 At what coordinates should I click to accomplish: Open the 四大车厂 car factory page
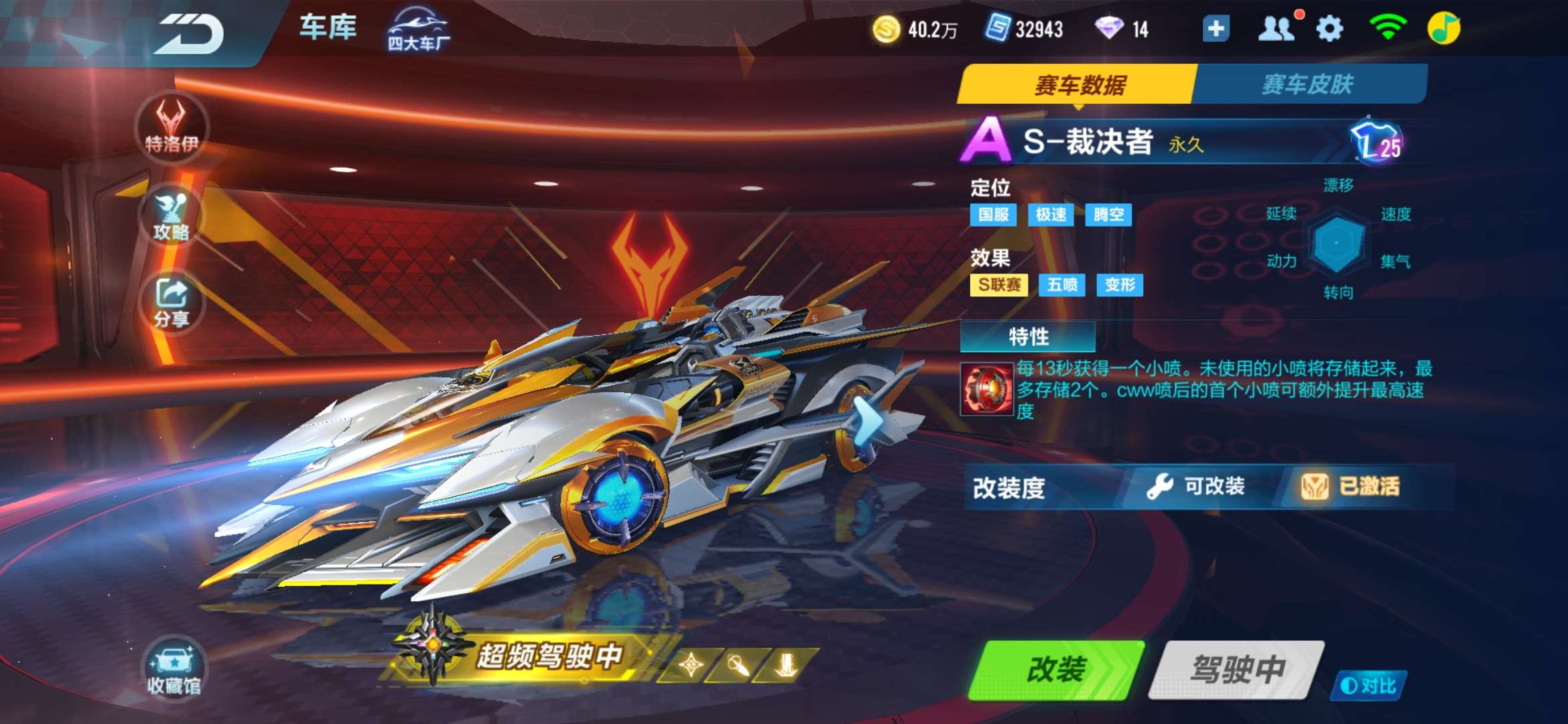pyautogui.click(x=417, y=28)
